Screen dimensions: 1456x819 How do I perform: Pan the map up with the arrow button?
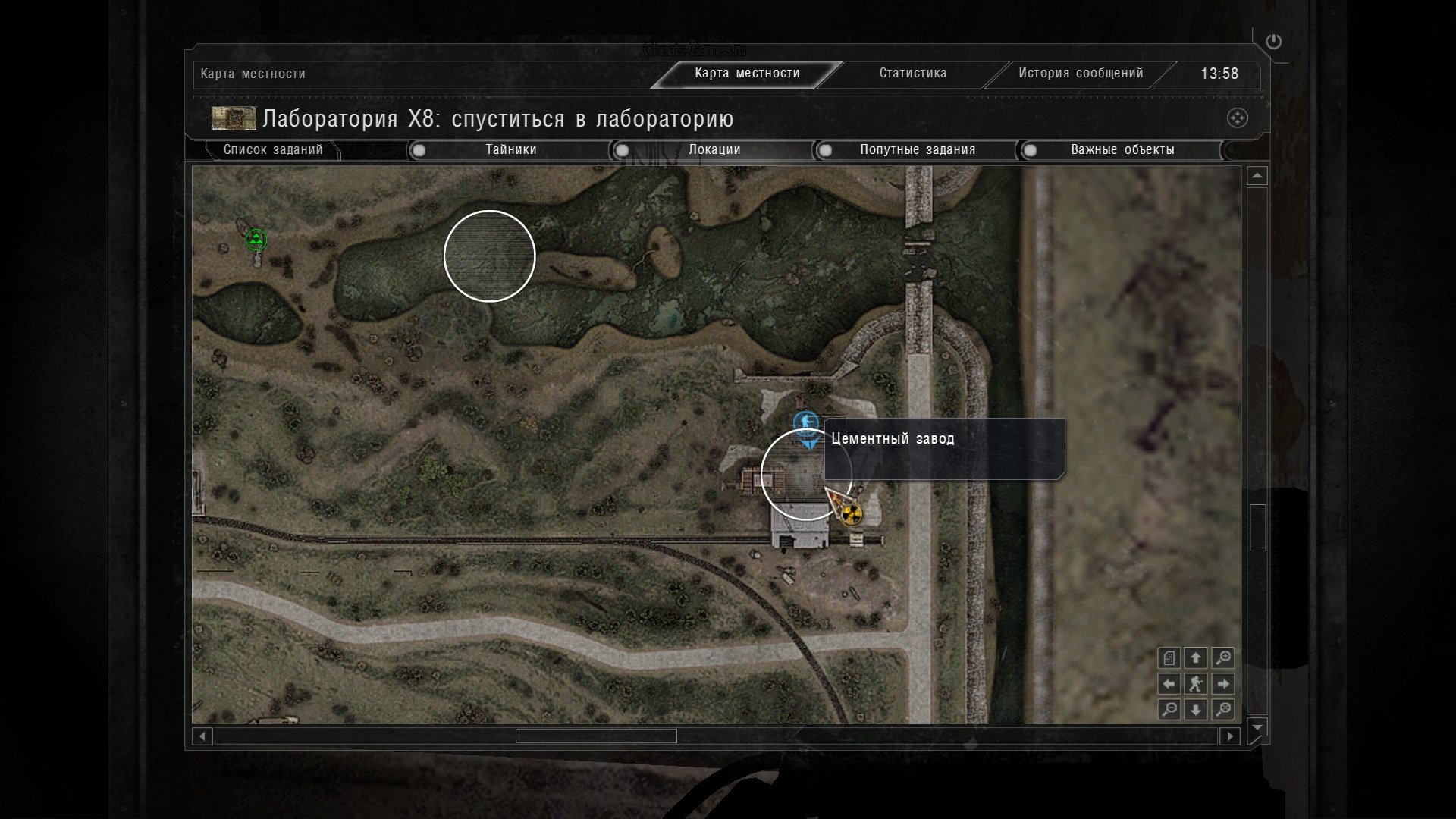(x=1196, y=658)
